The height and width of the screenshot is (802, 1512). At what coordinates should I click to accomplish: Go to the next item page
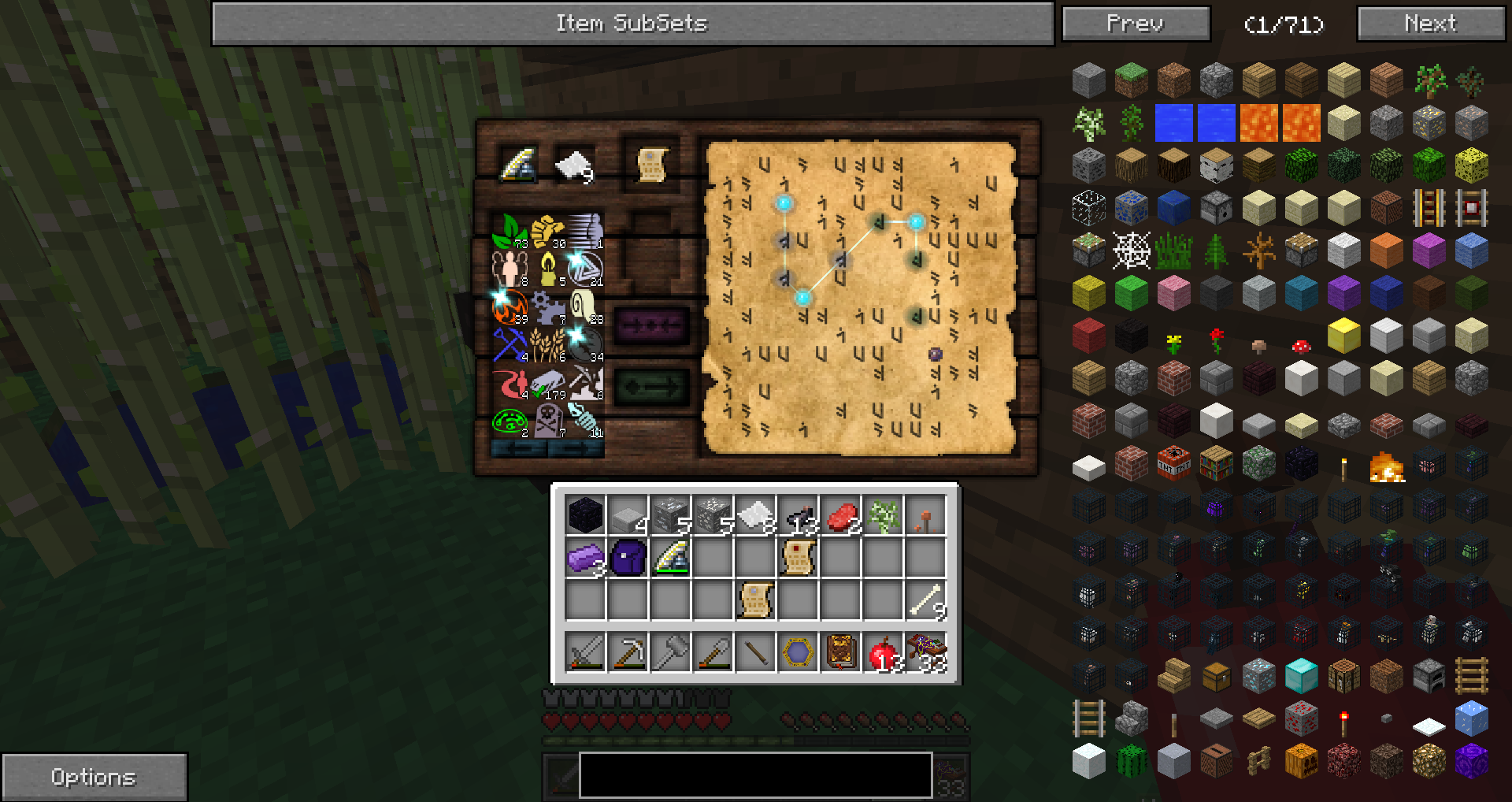1431,24
